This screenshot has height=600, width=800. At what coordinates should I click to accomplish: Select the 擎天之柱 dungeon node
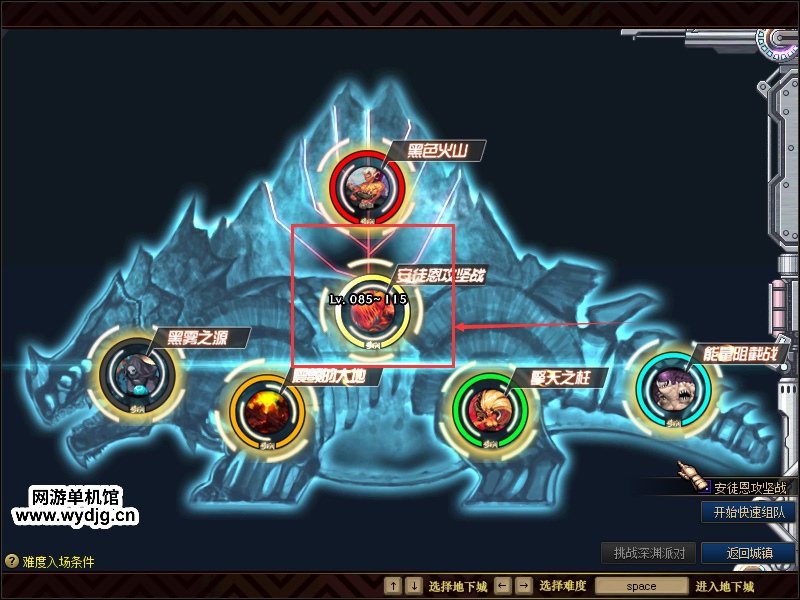pos(488,407)
